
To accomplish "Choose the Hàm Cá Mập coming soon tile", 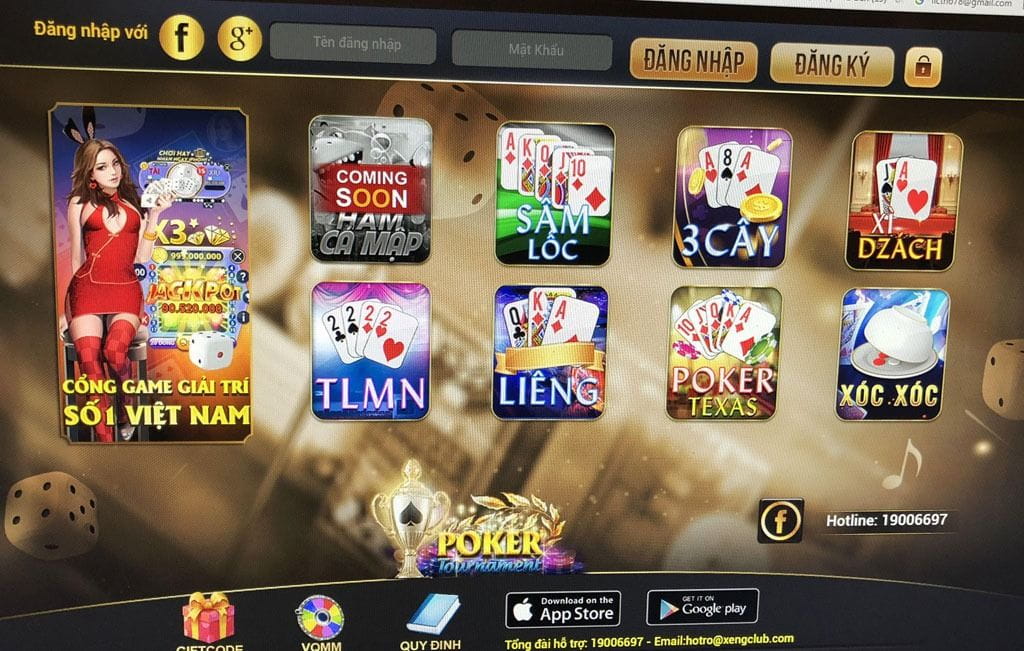I will point(370,189).
